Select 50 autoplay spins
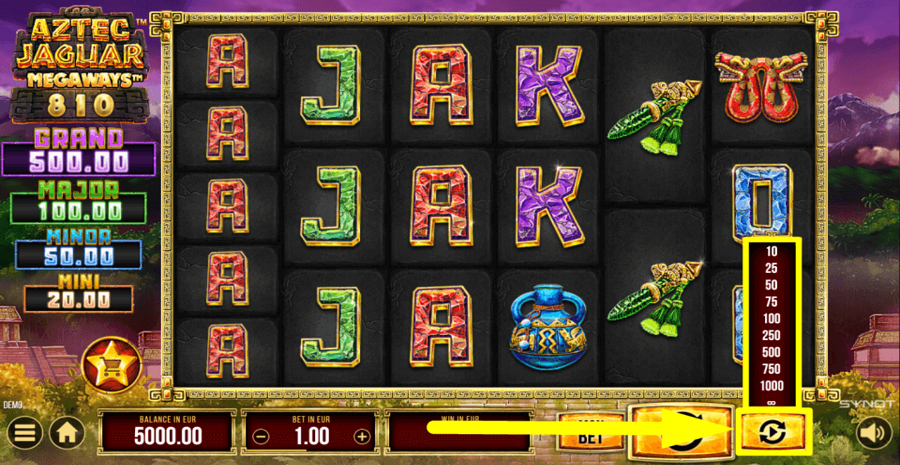Screen dimensions: 900x465 (771, 285)
